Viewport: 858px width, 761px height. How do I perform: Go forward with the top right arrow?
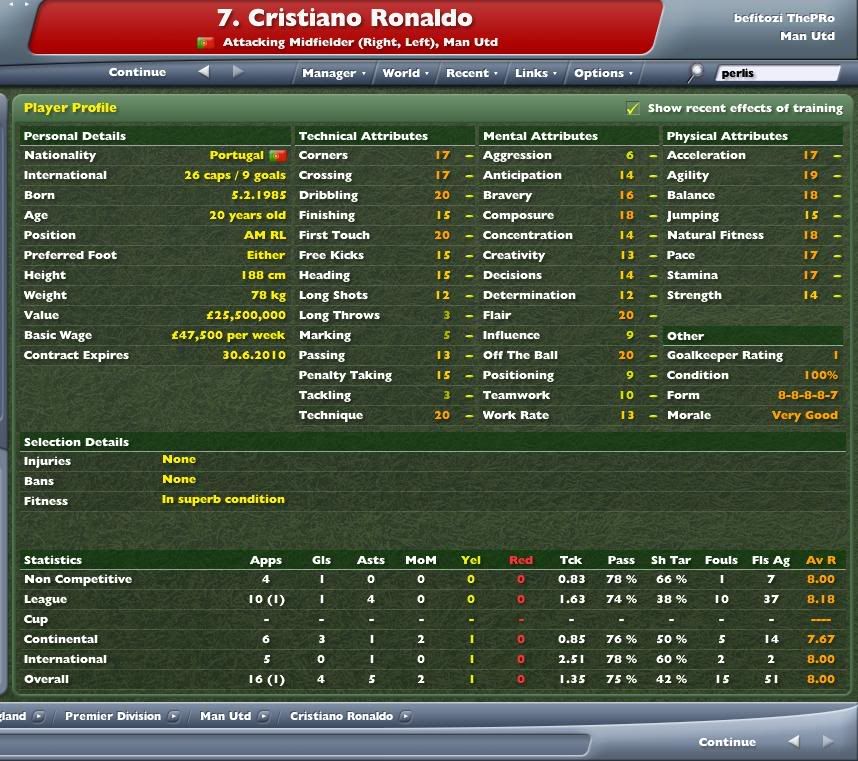click(x=238, y=72)
